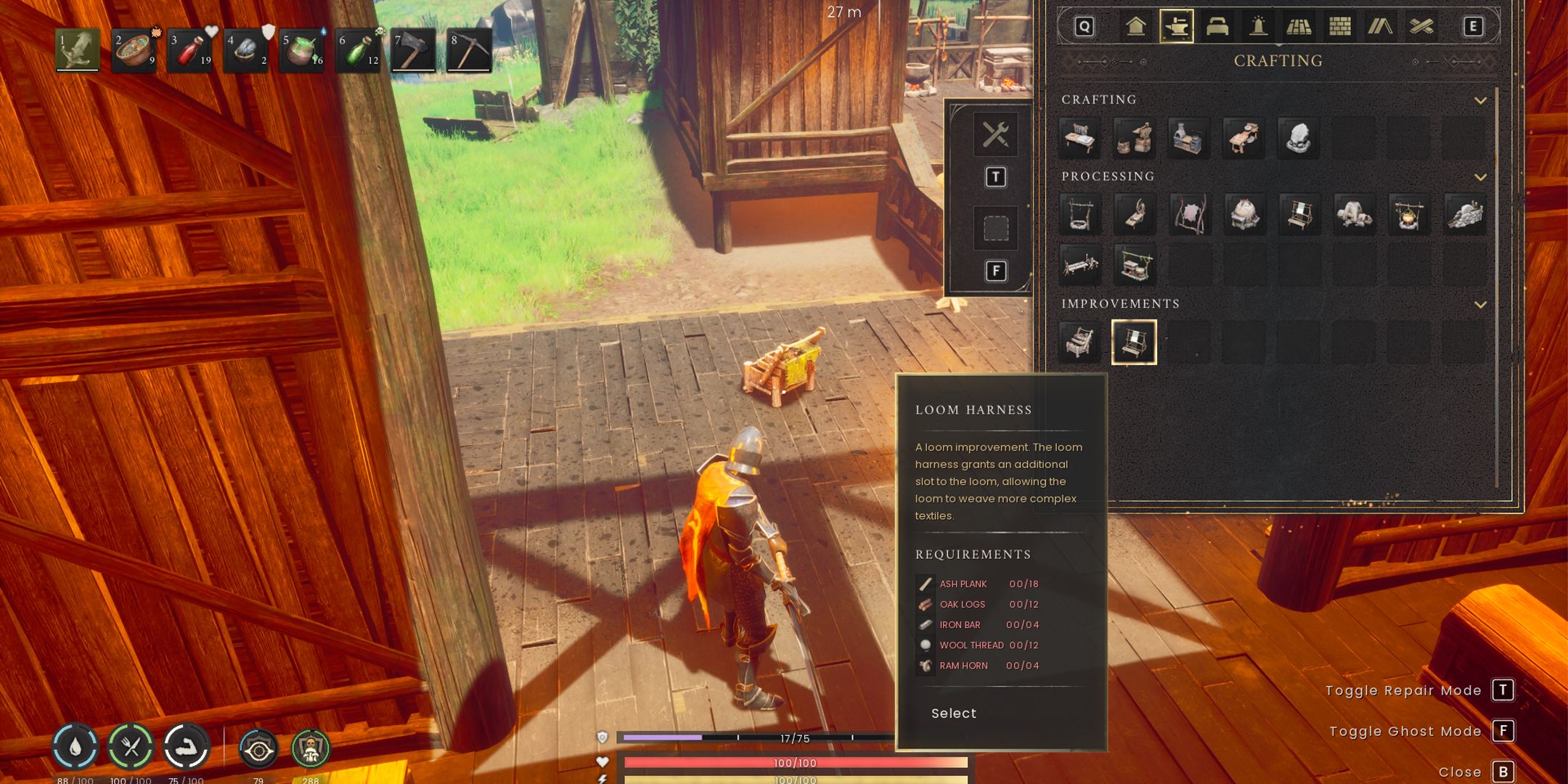This screenshot has height=784, width=1568.
Task: Switch to the house-shaped build category tab
Action: tap(1136, 27)
